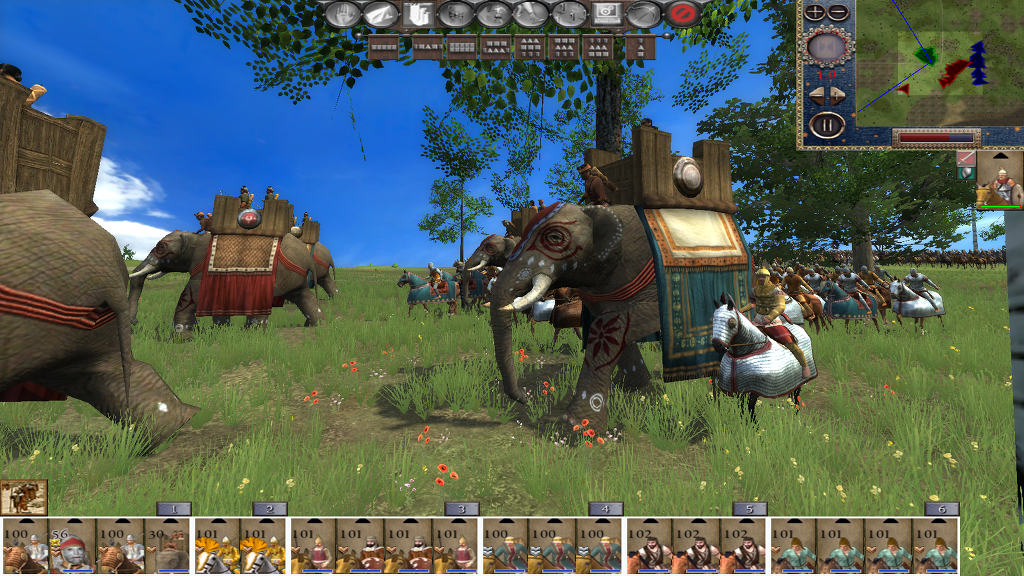The width and height of the screenshot is (1024, 576).
Task: Select unit group 1 tab
Action: pyautogui.click(x=174, y=508)
